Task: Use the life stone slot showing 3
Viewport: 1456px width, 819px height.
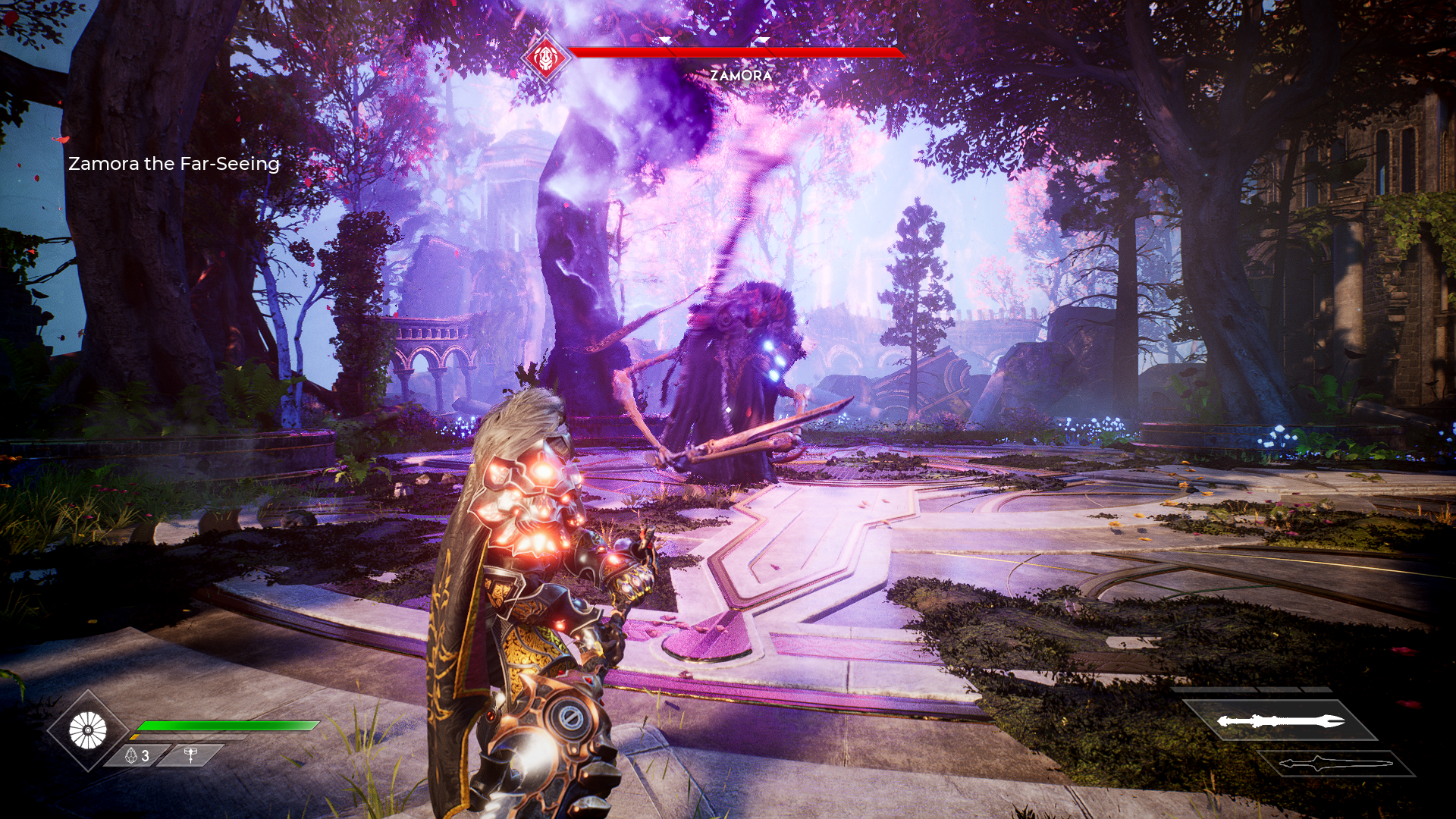Action: pos(137,755)
